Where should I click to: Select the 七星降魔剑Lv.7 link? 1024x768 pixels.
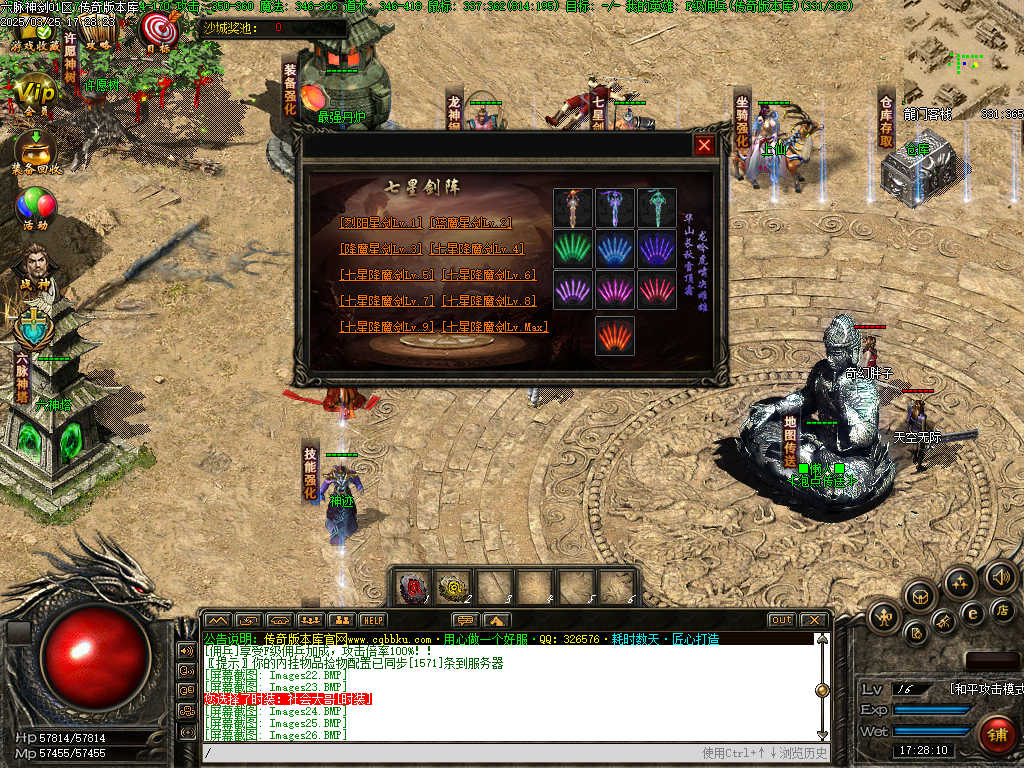(387, 301)
